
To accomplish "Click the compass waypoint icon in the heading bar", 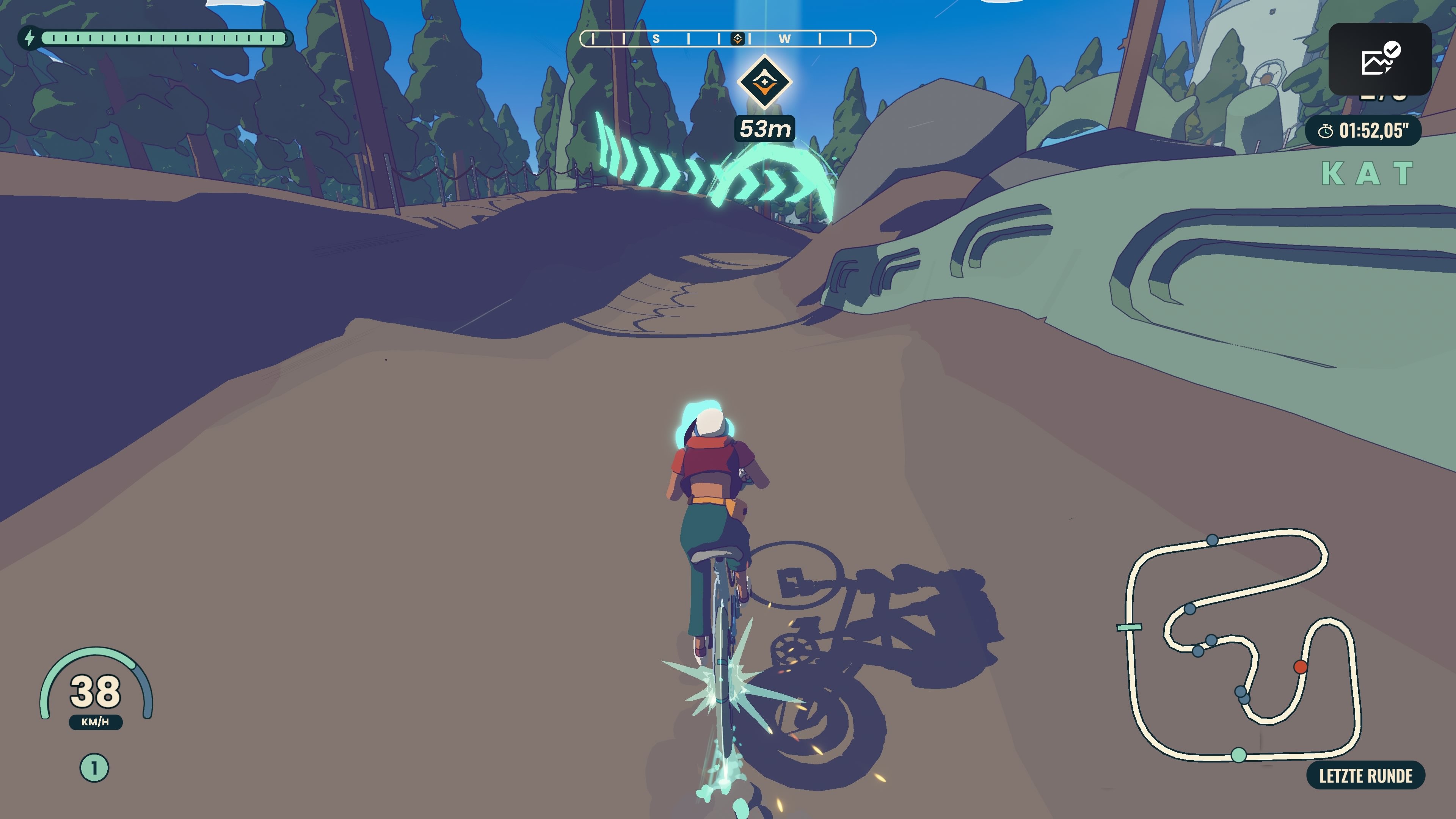I will coord(738,38).
